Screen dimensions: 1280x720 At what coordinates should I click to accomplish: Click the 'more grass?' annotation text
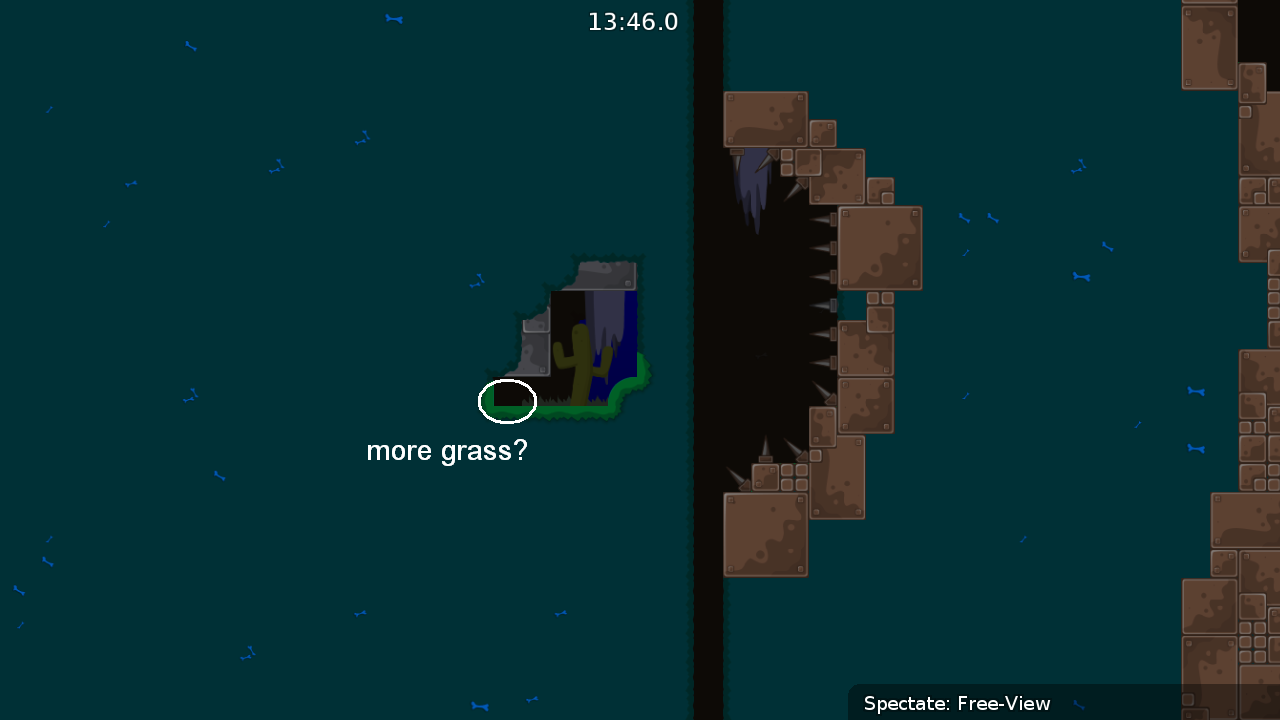[447, 451]
